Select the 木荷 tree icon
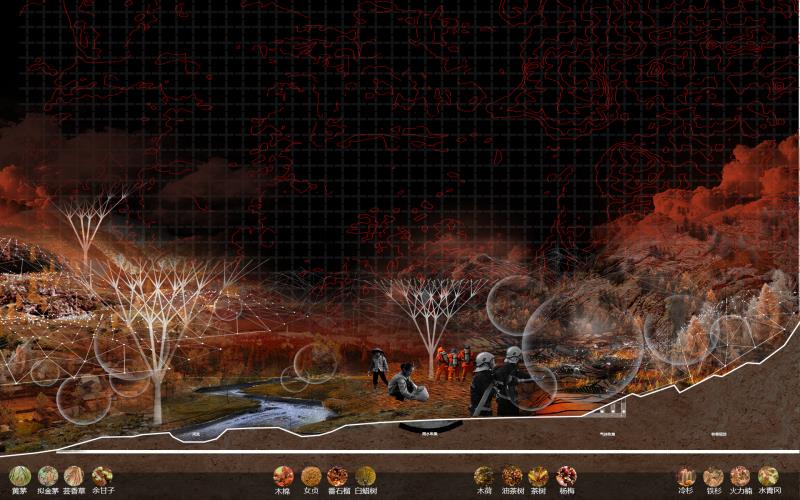The width and height of the screenshot is (800, 500). (484, 476)
